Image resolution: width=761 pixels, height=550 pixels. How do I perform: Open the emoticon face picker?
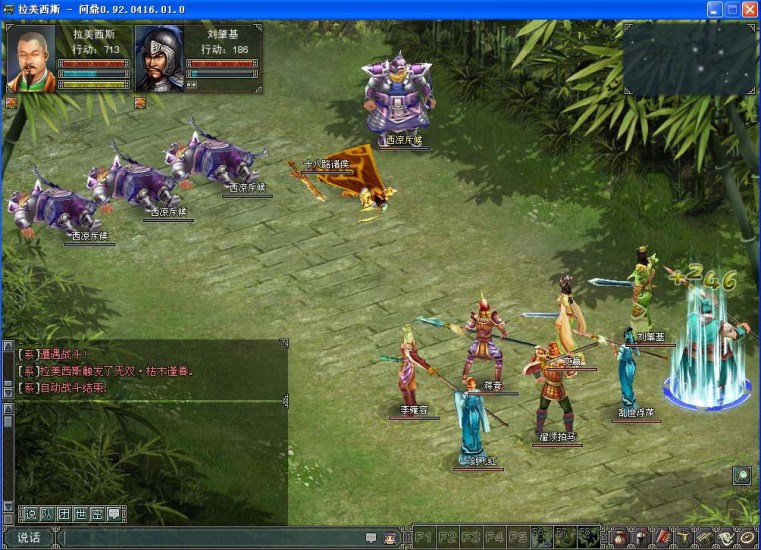coord(390,538)
